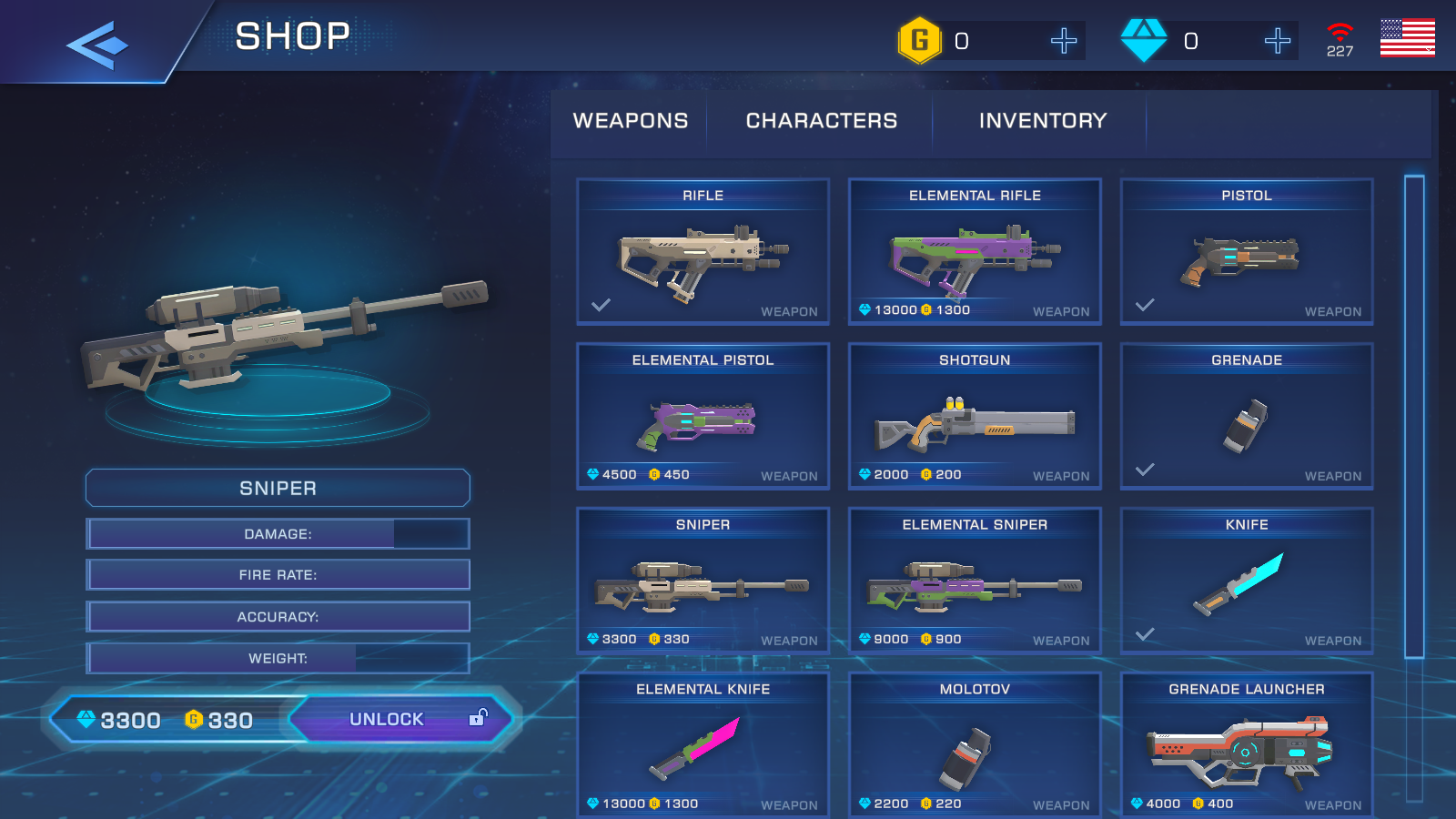Choose the Elemental Rifle card
The height and width of the screenshot is (819, 1456).
[975, 252]
